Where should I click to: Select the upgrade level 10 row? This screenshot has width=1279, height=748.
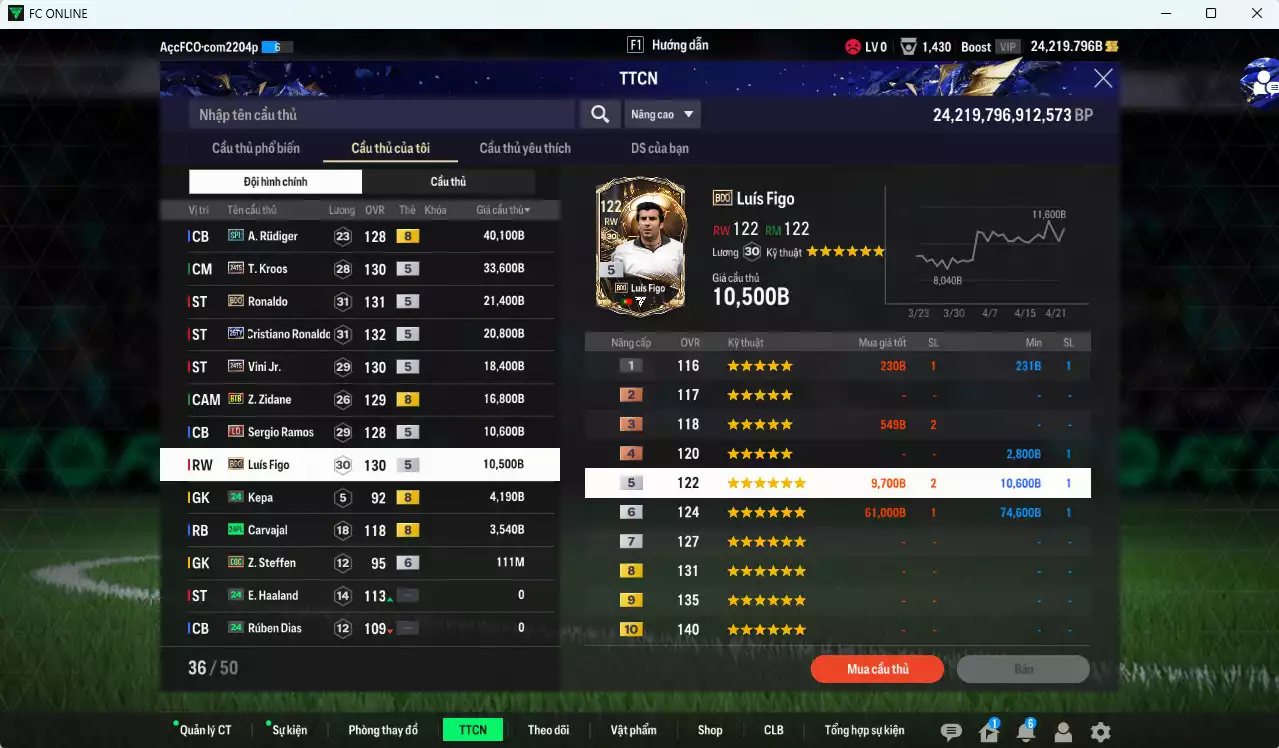pos(837,630)
